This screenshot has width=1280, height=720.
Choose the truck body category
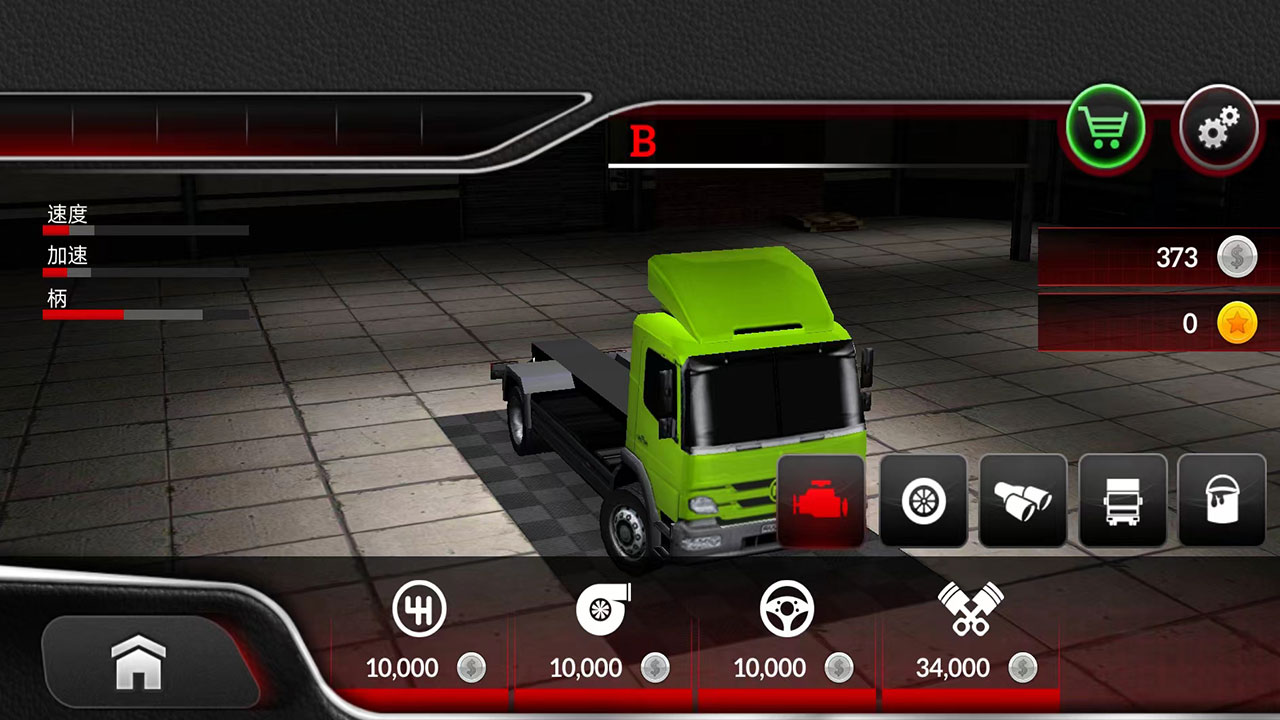(1122, 500)
